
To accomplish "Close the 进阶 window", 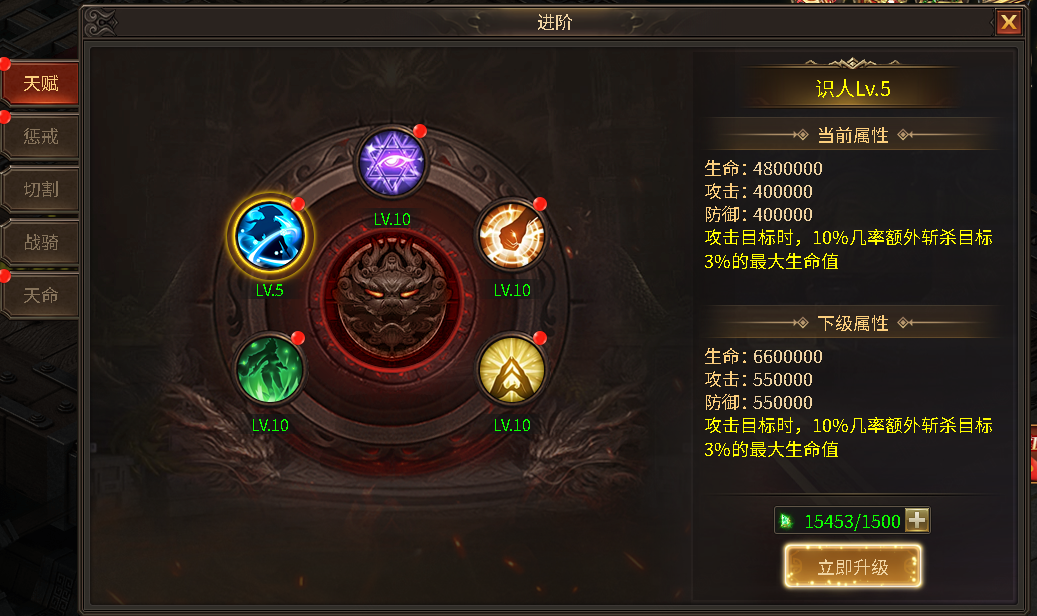I will 1009,22.
